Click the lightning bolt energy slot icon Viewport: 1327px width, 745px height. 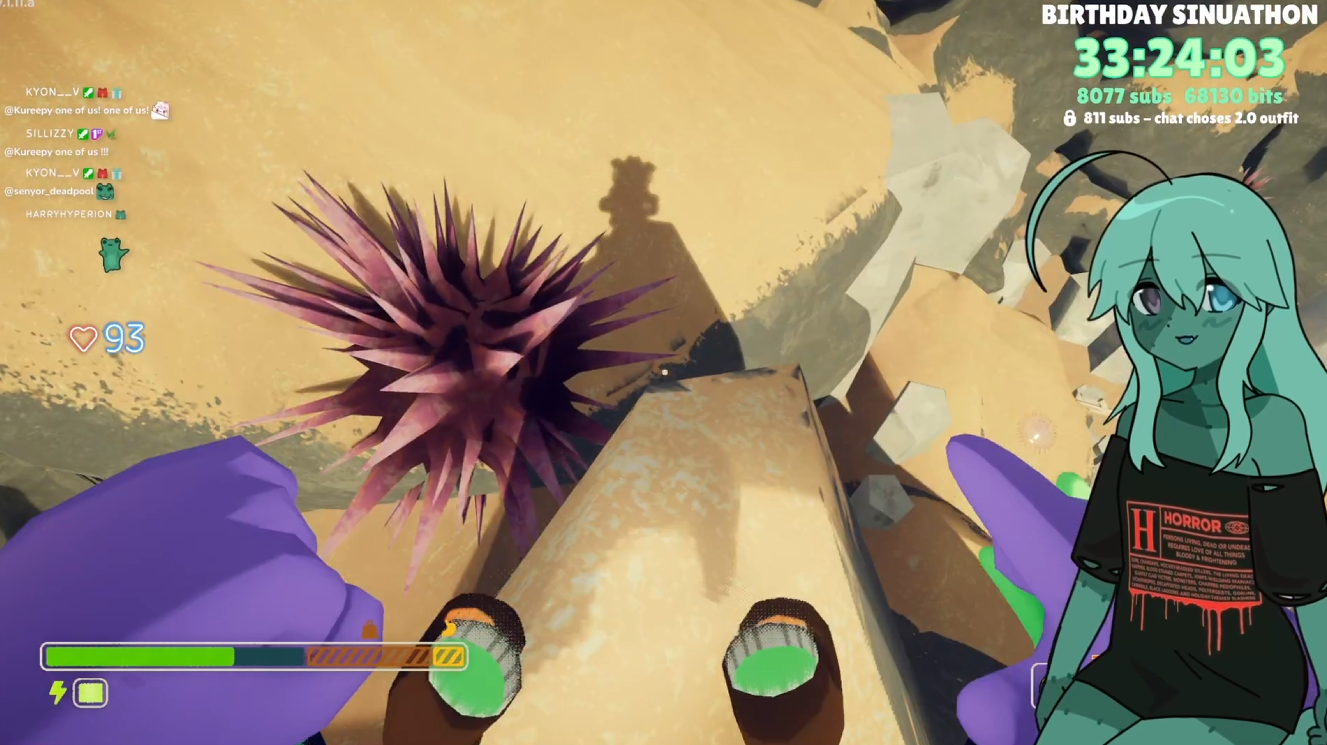[x=59, y=692]
